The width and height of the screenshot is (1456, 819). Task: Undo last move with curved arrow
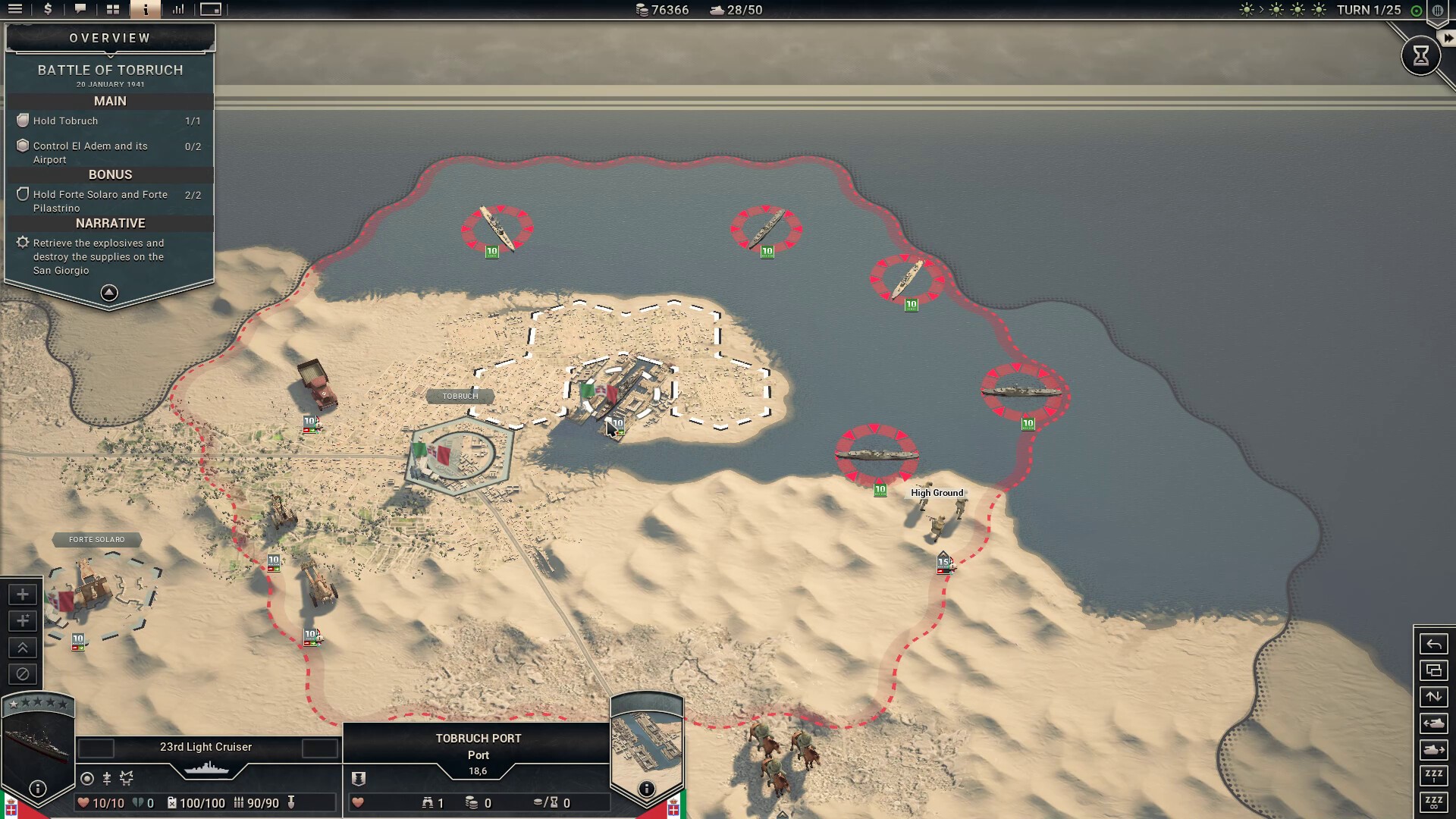point(1433,645)
